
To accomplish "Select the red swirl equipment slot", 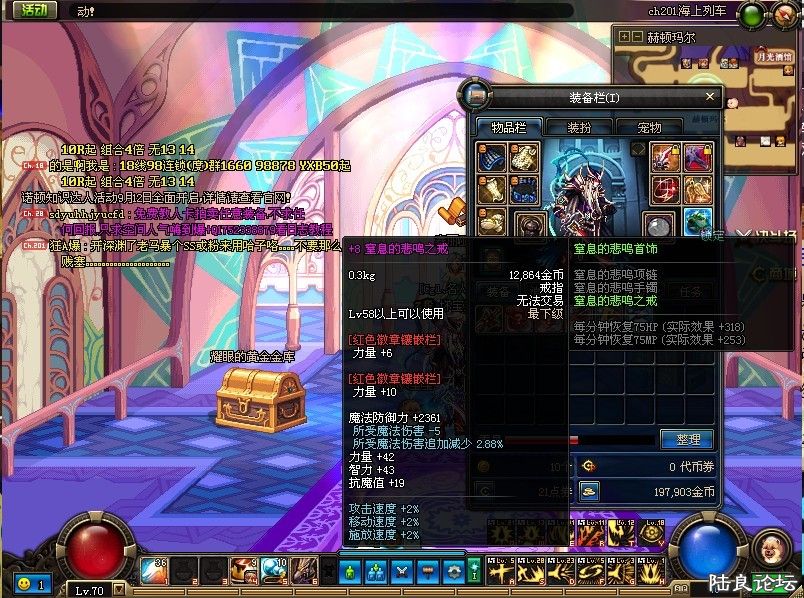I will pos(667,190).
